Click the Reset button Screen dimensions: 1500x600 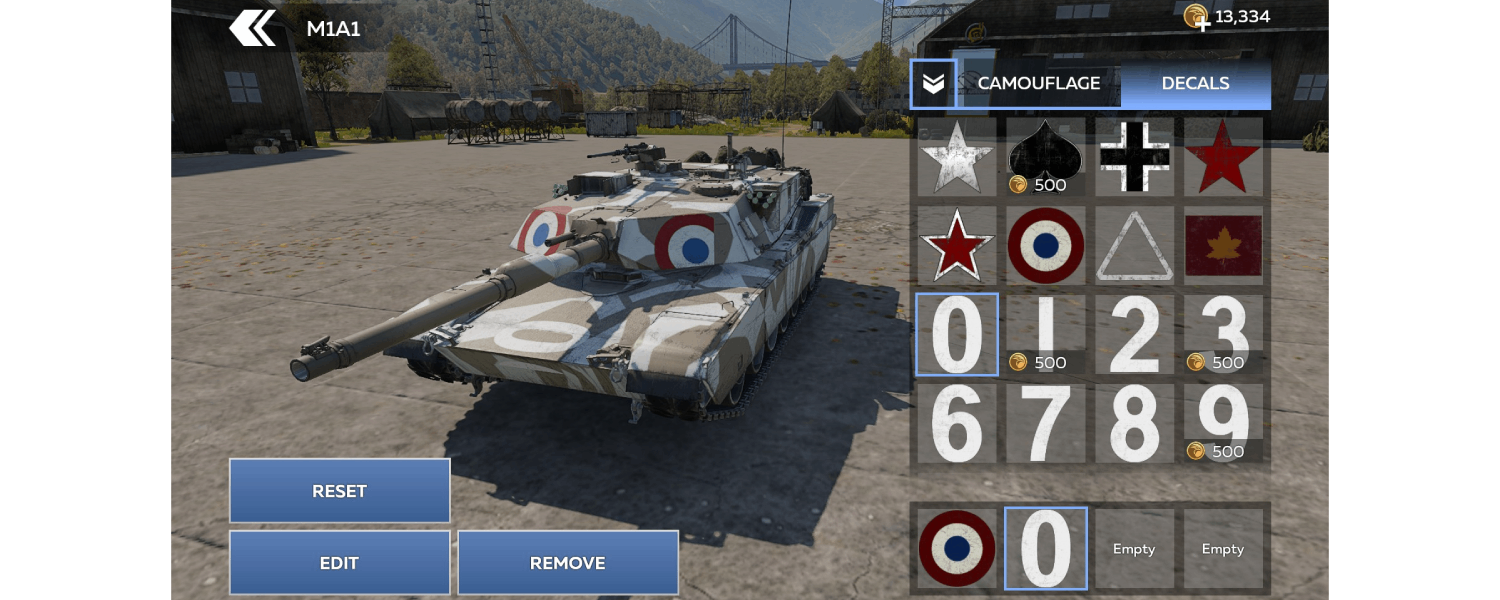pos(339,491)
